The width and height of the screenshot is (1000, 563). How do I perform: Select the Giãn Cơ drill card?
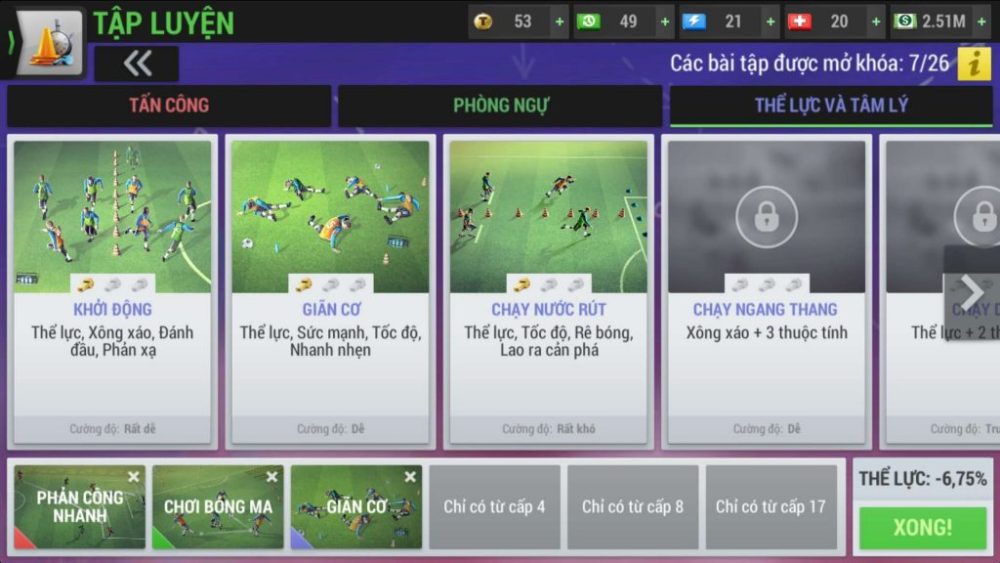[x=330, y=290]
